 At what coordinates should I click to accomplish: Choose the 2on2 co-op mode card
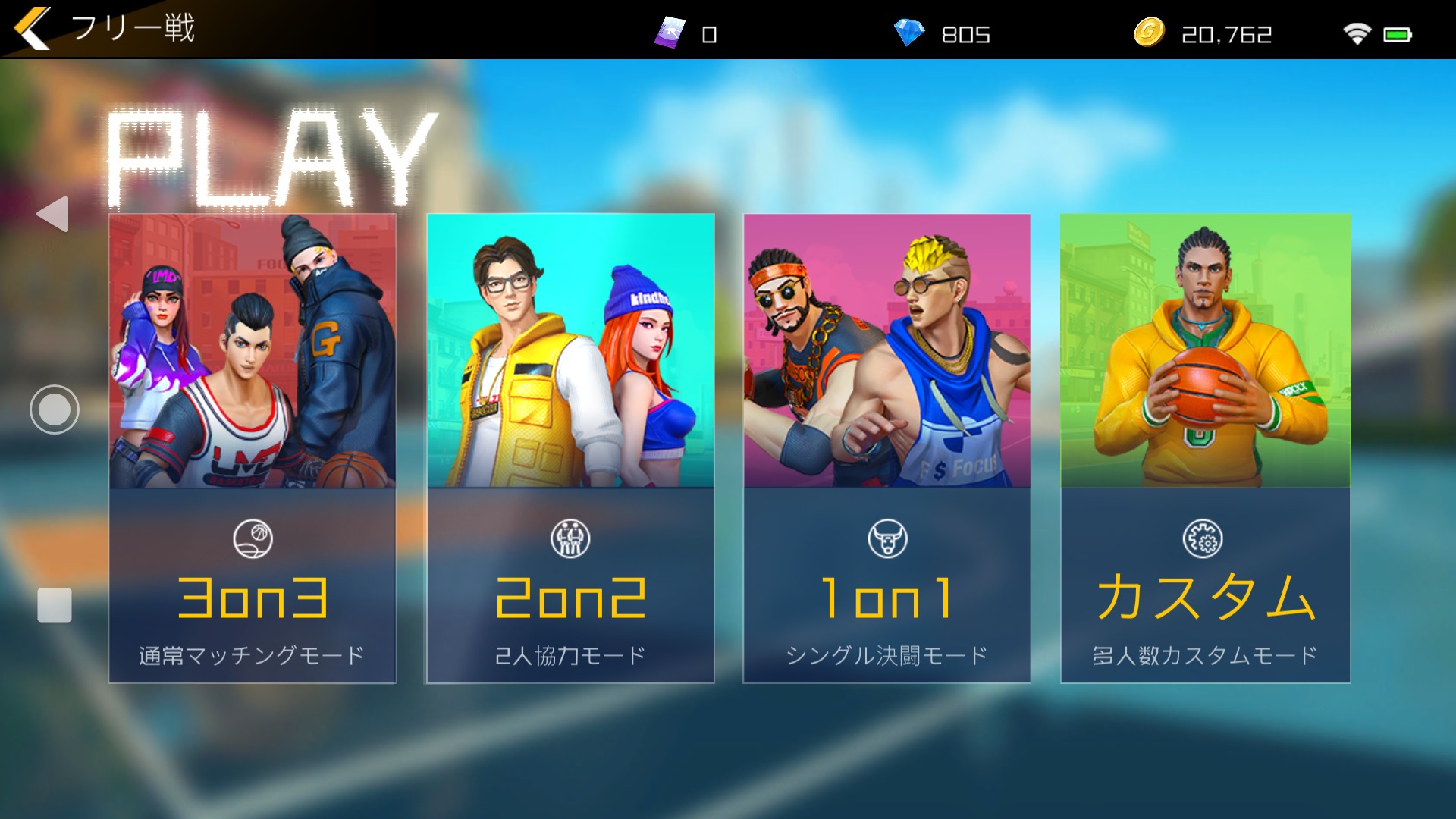[x=570, y=447]
